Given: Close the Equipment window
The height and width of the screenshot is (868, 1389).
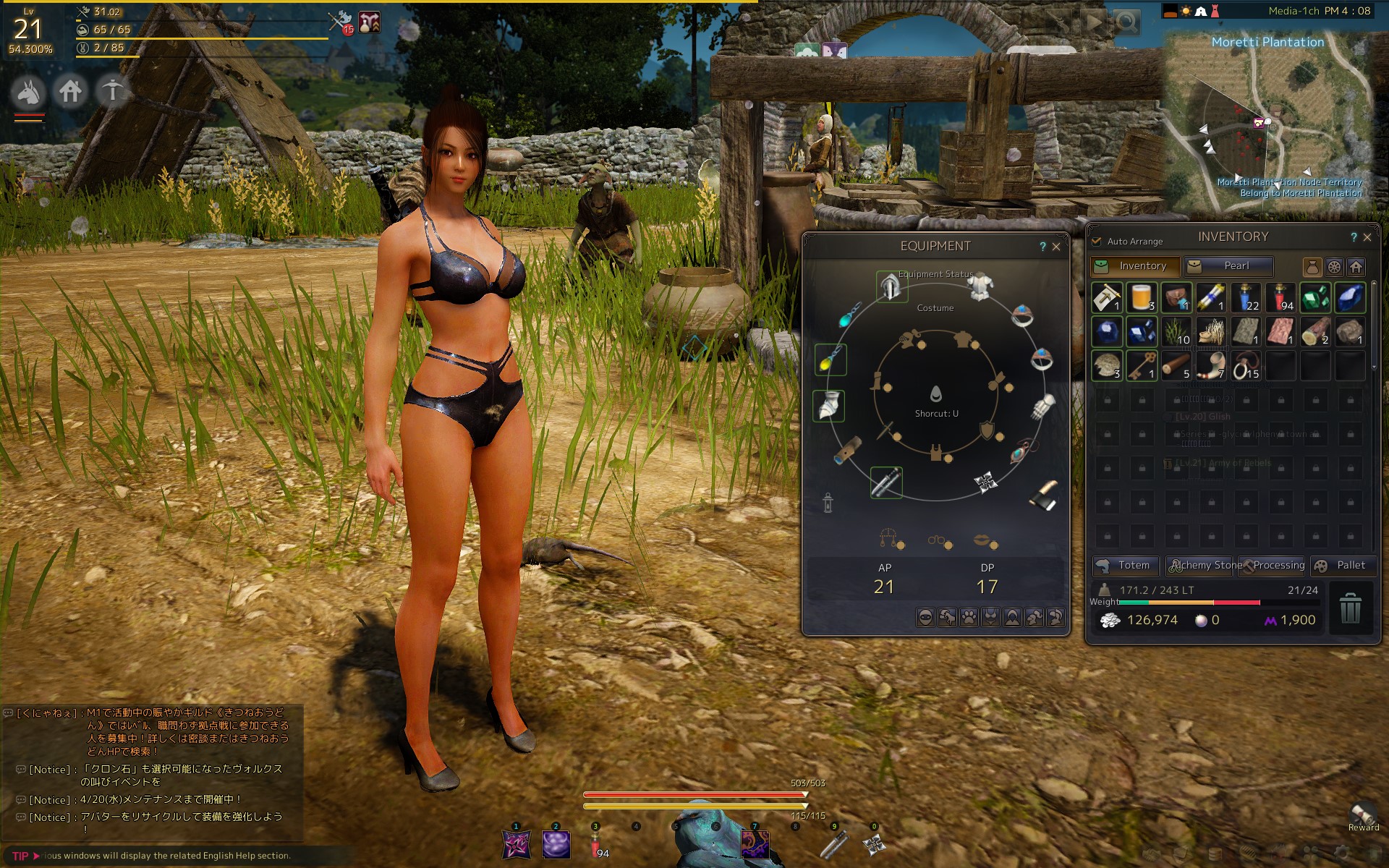Looking at the screenshot, I should pos(1056,247).
